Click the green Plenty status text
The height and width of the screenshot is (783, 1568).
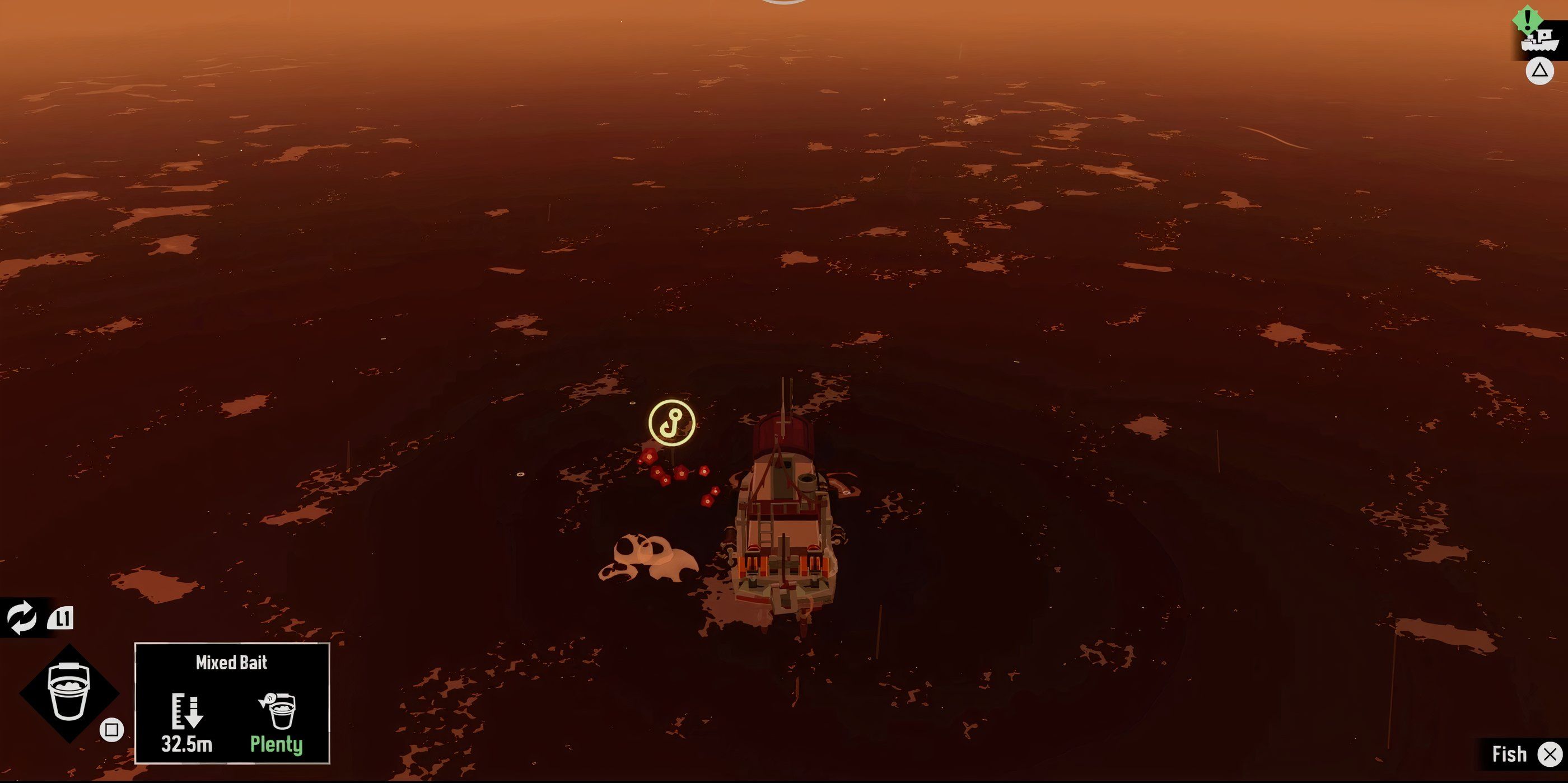pos(277,745)
